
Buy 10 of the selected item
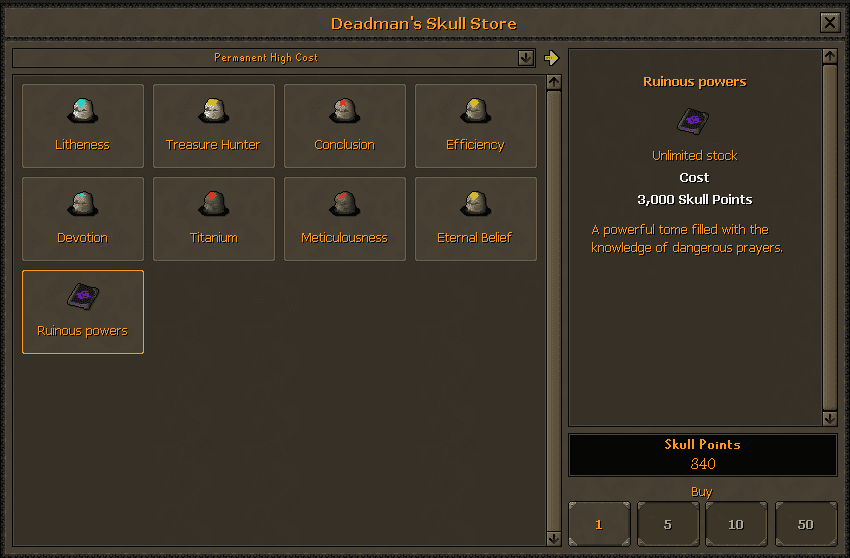click(x=736, y=524)
